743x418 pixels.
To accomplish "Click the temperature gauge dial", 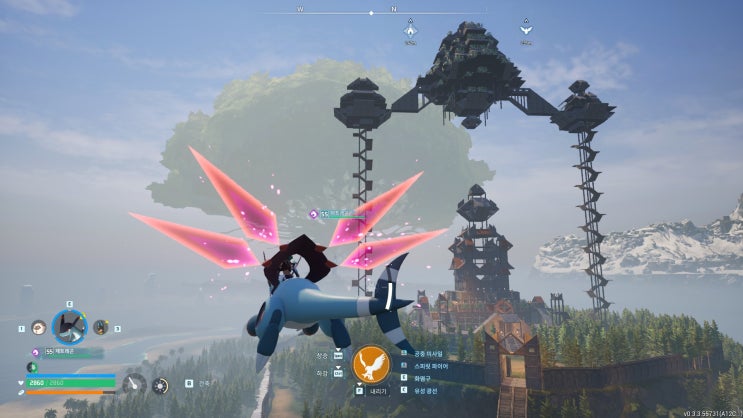I will point(133,384).
